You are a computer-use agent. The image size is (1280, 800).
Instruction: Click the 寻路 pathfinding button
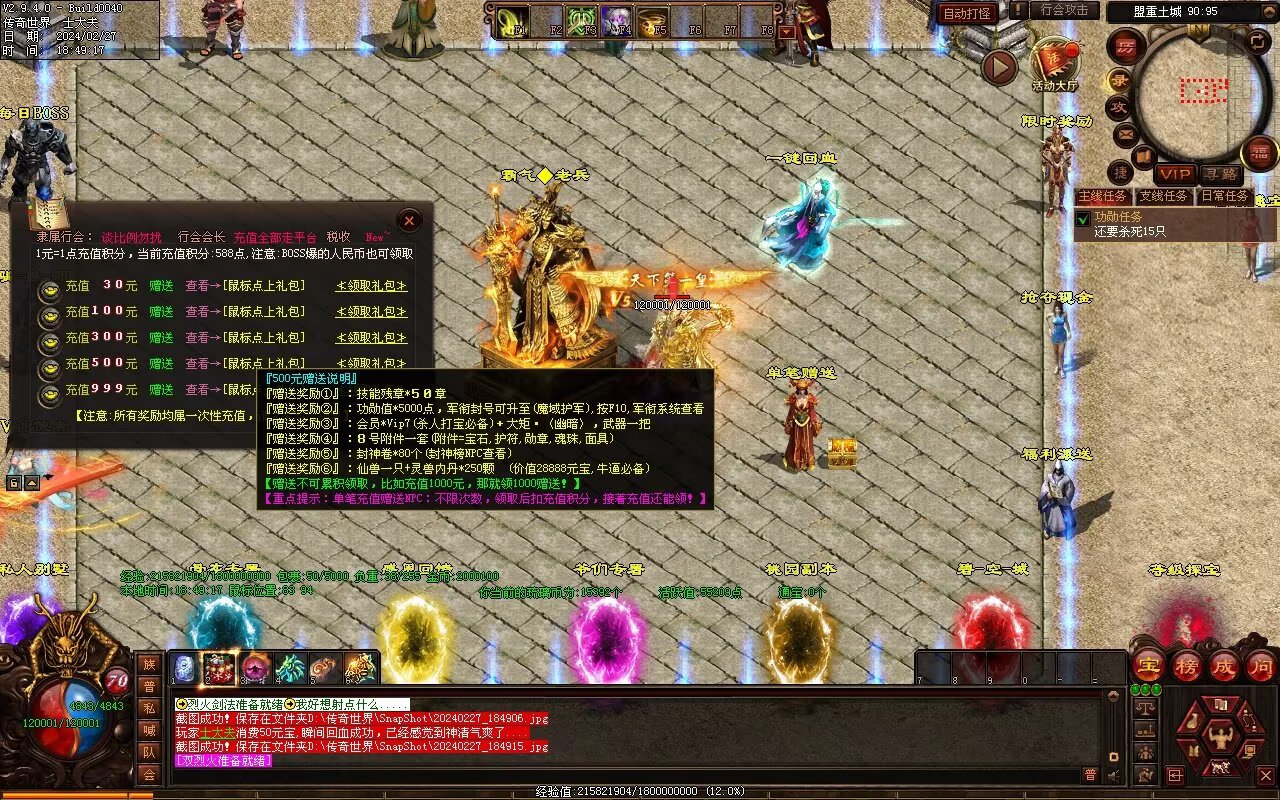(x=1219, y=175)
